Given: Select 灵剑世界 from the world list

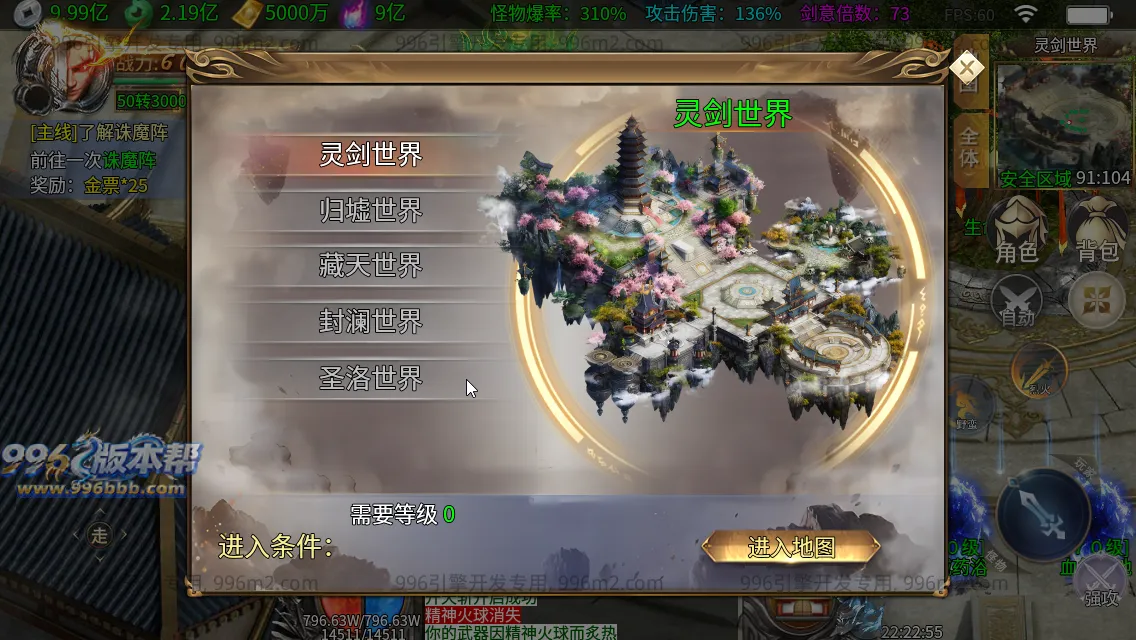Looking at the screenshot, I should [x=371, y=155].
